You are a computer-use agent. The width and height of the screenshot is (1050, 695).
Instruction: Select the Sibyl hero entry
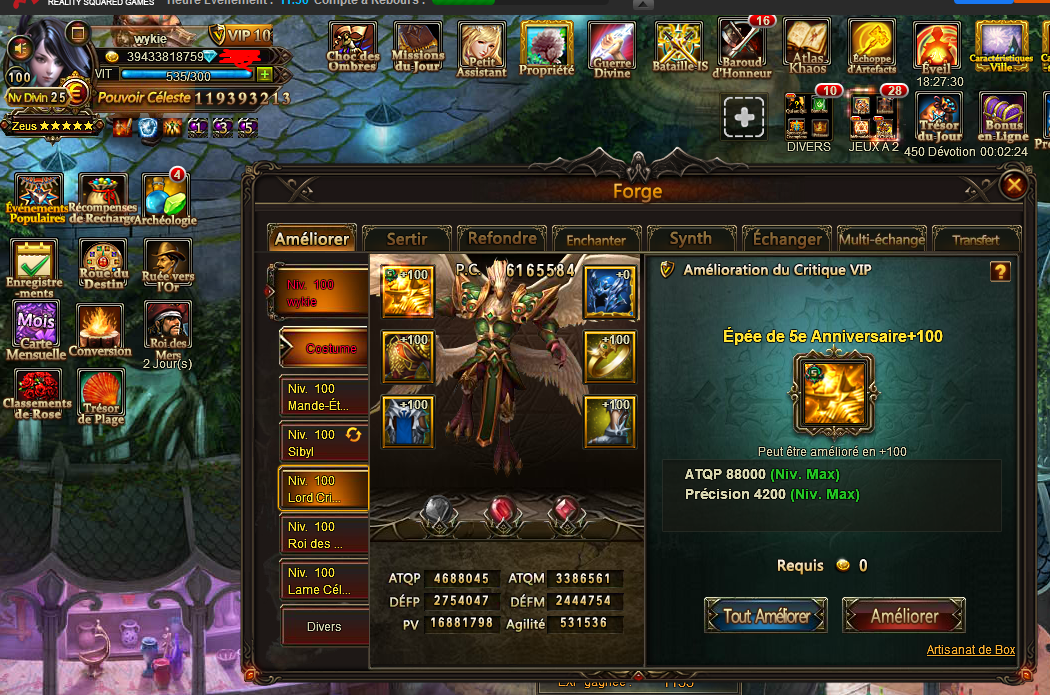coord(322,442)
